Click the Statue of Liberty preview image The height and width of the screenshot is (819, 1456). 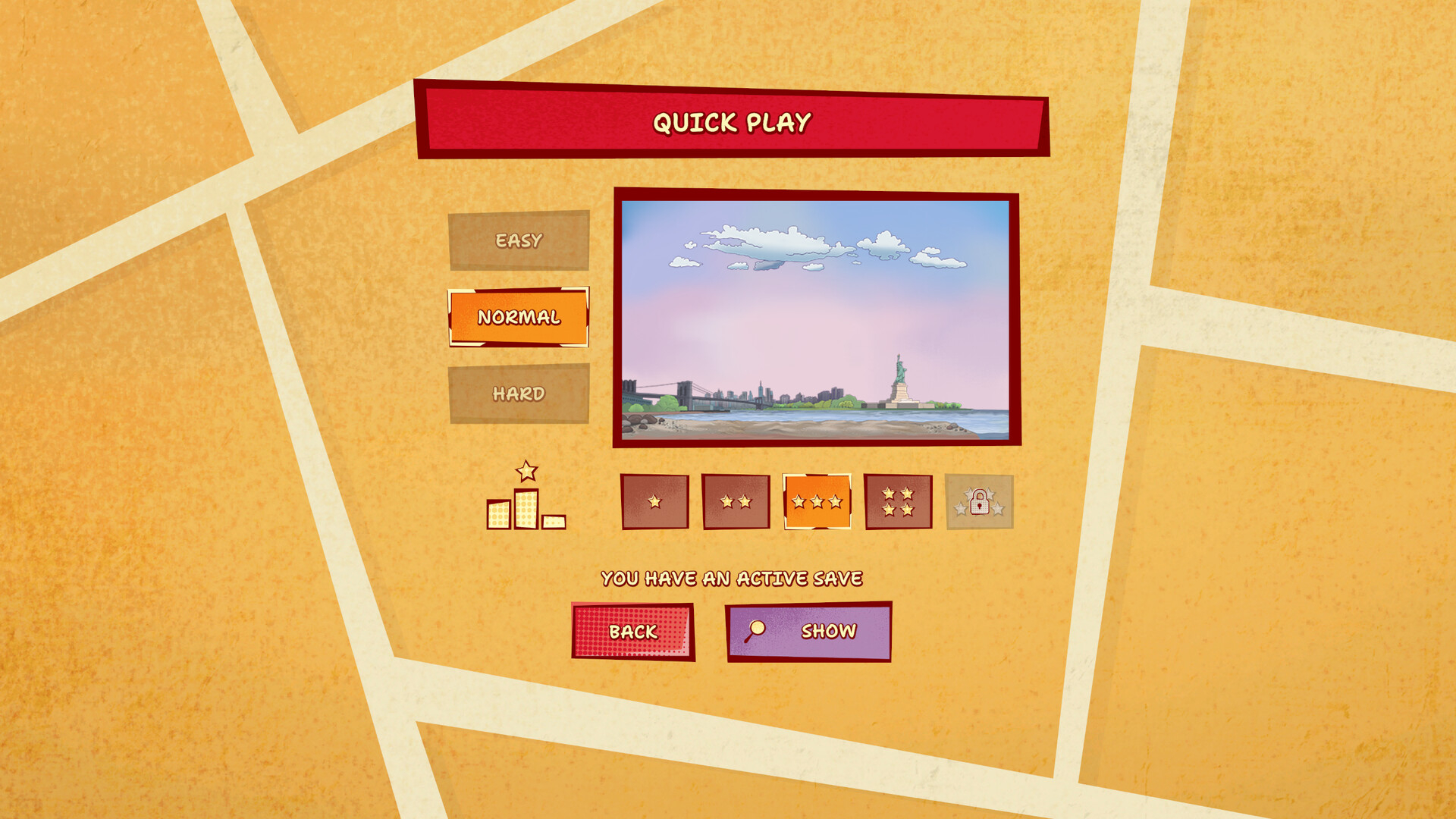[816, 318]
